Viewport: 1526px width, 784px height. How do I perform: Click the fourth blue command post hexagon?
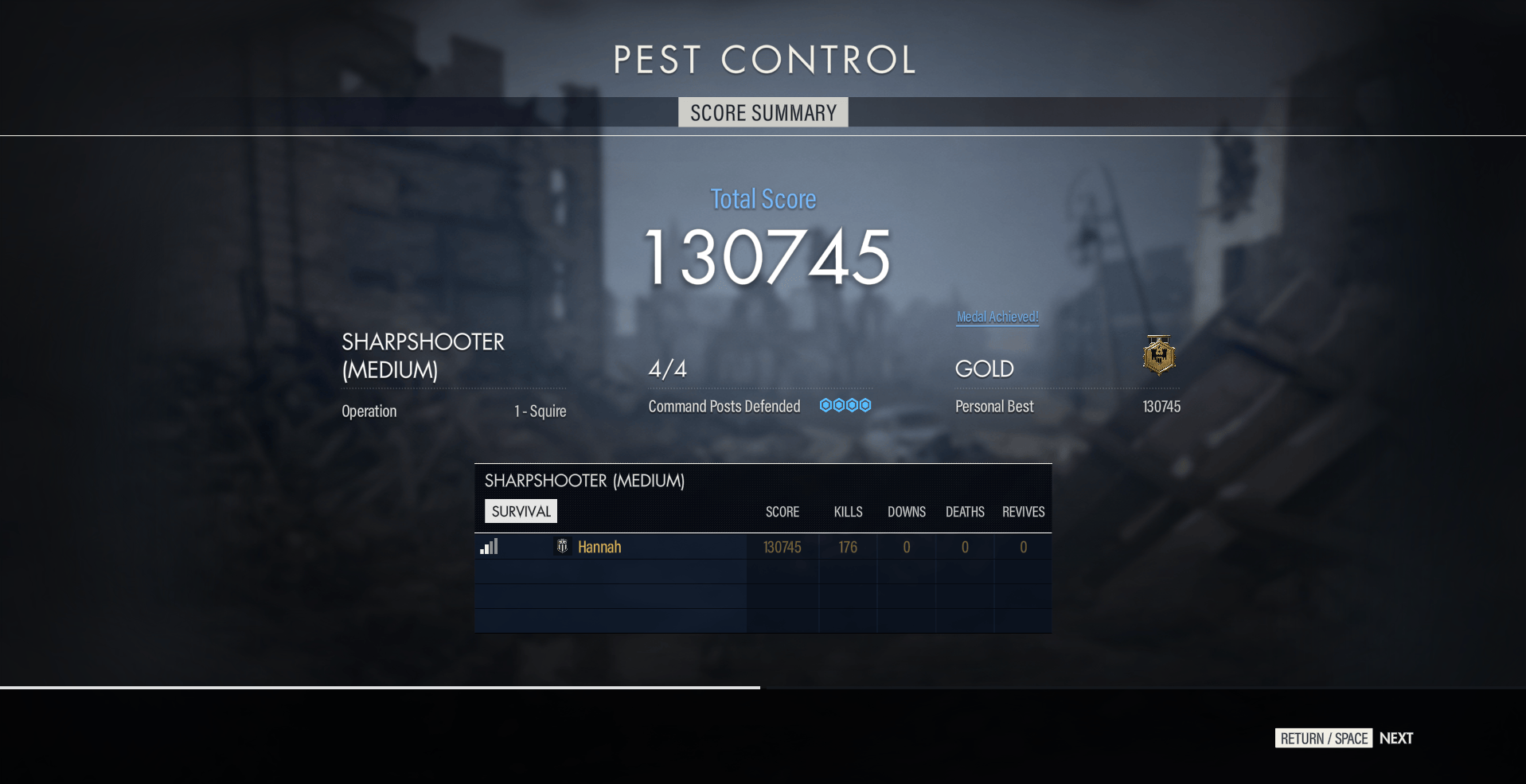coord(864,404)
